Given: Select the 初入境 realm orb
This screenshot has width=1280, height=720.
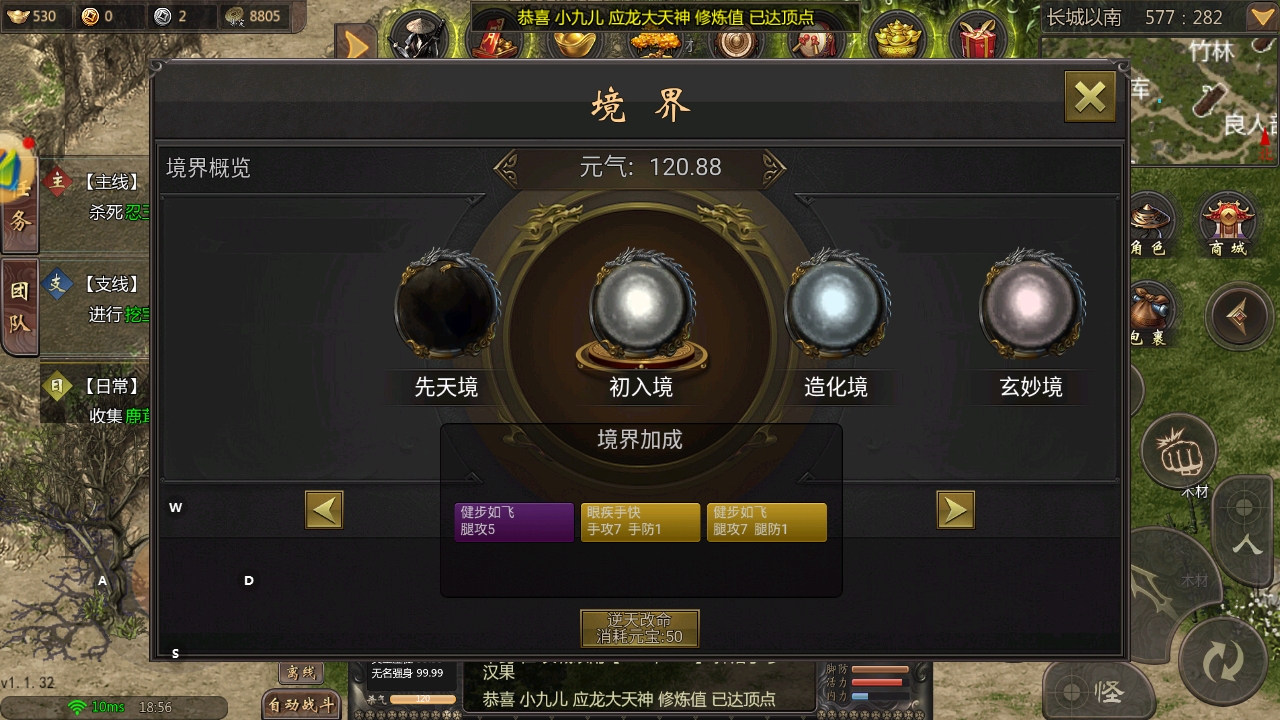Looking at the screenshot, I should point(641,305).
